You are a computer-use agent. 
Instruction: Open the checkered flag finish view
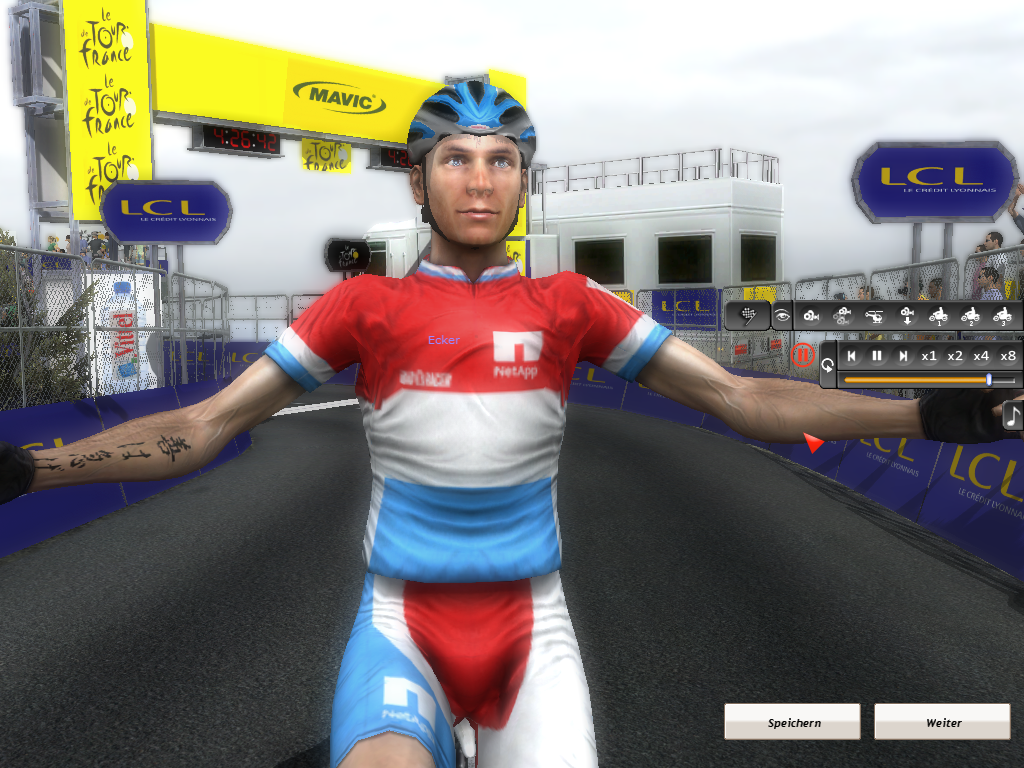(x=748, y=316)
